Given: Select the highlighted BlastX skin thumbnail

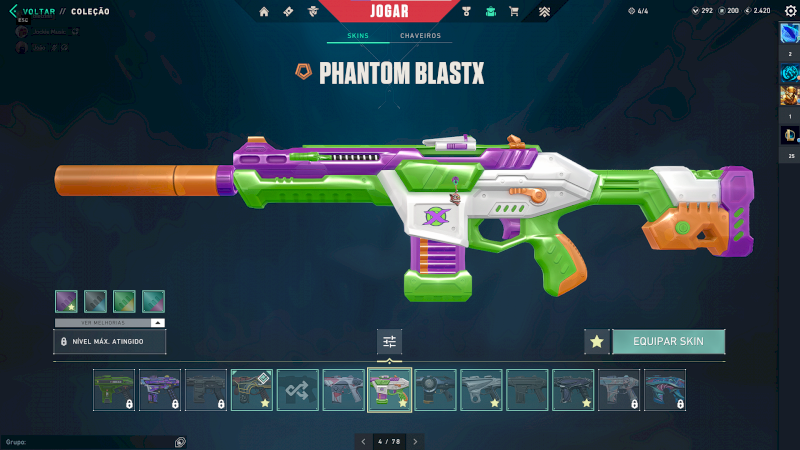Looking at the screenshot, I should click(389, 390).
